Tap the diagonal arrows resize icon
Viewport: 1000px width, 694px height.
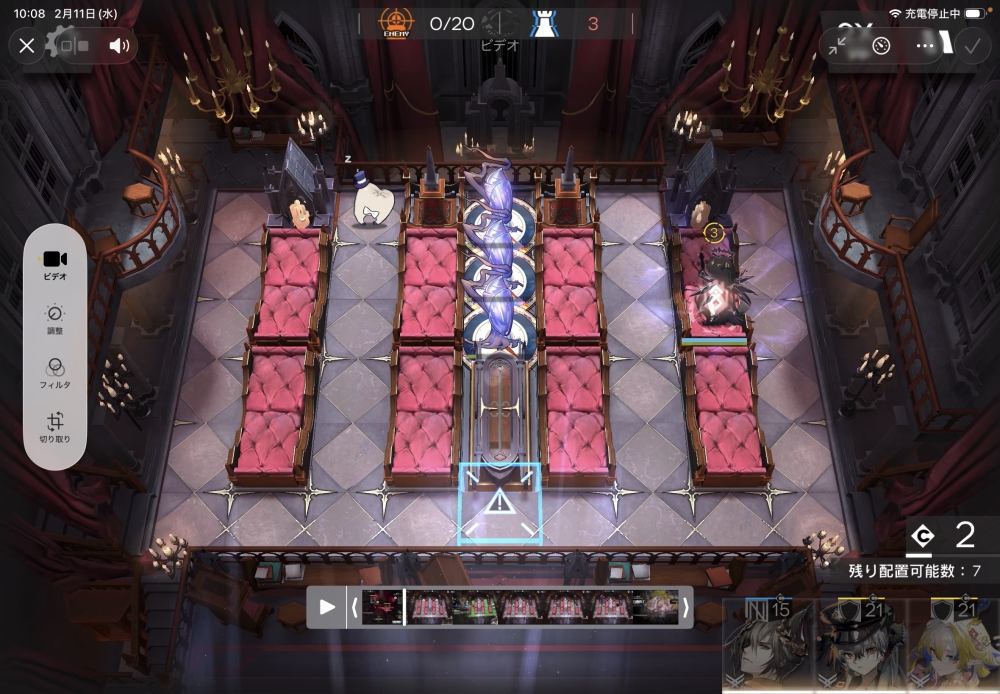[x=838, y=45]
